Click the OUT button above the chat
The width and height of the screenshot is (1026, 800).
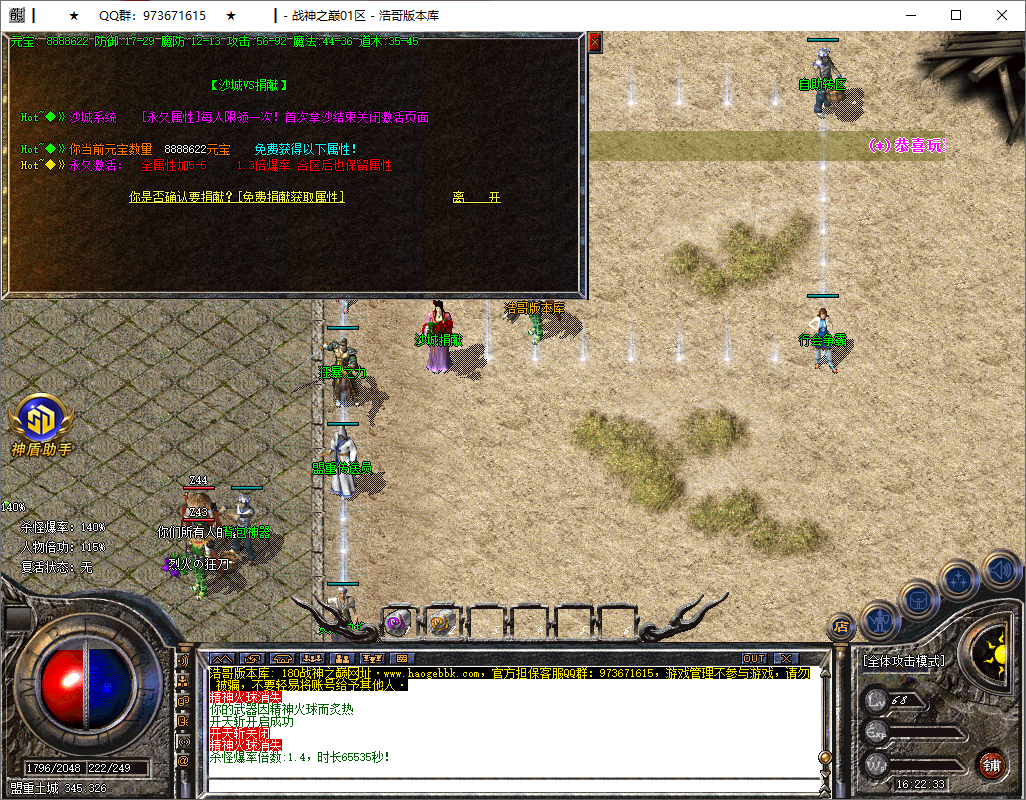point(754,659)
